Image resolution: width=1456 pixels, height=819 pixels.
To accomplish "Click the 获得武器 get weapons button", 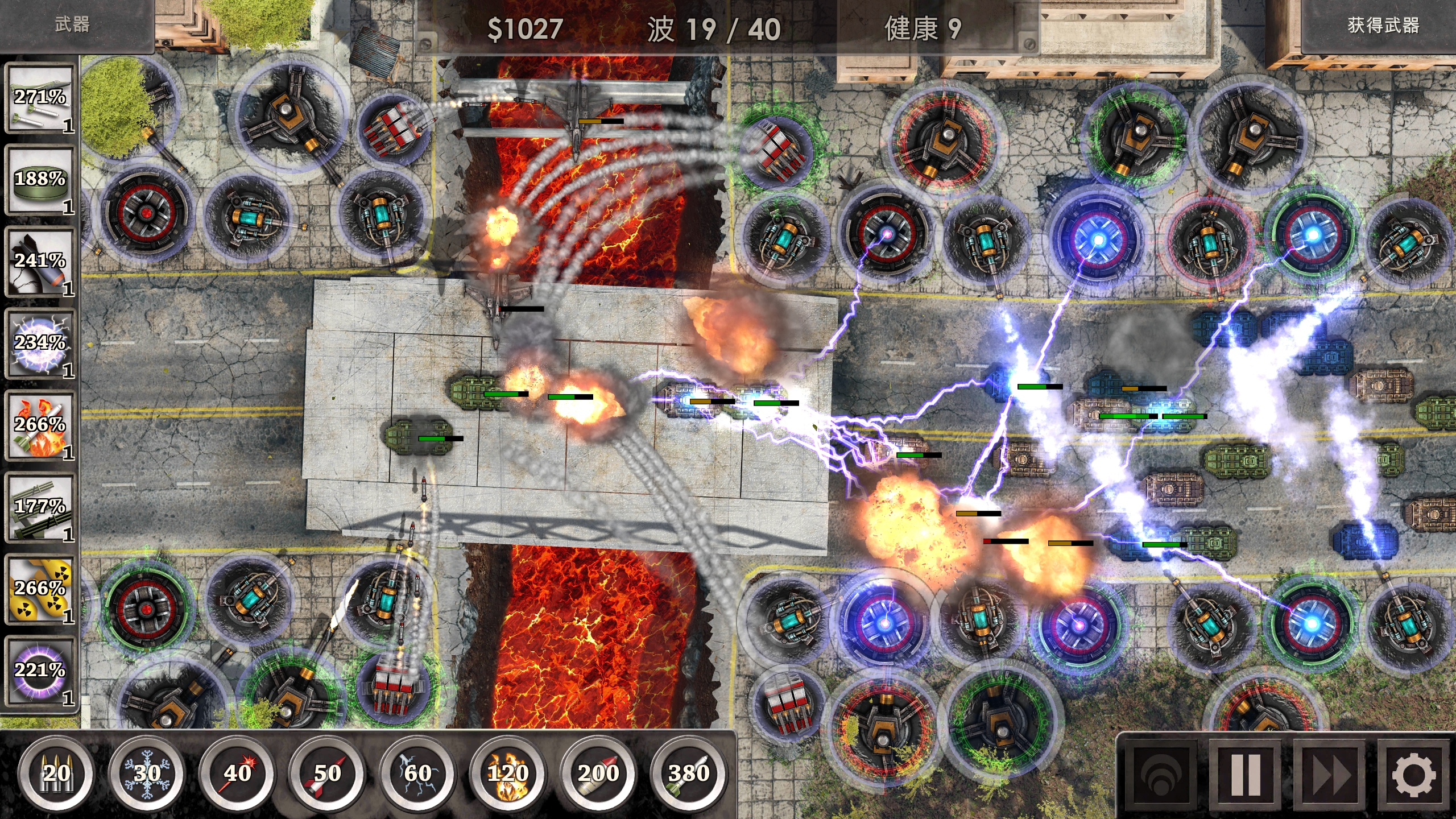I will tap(1382, 26).
